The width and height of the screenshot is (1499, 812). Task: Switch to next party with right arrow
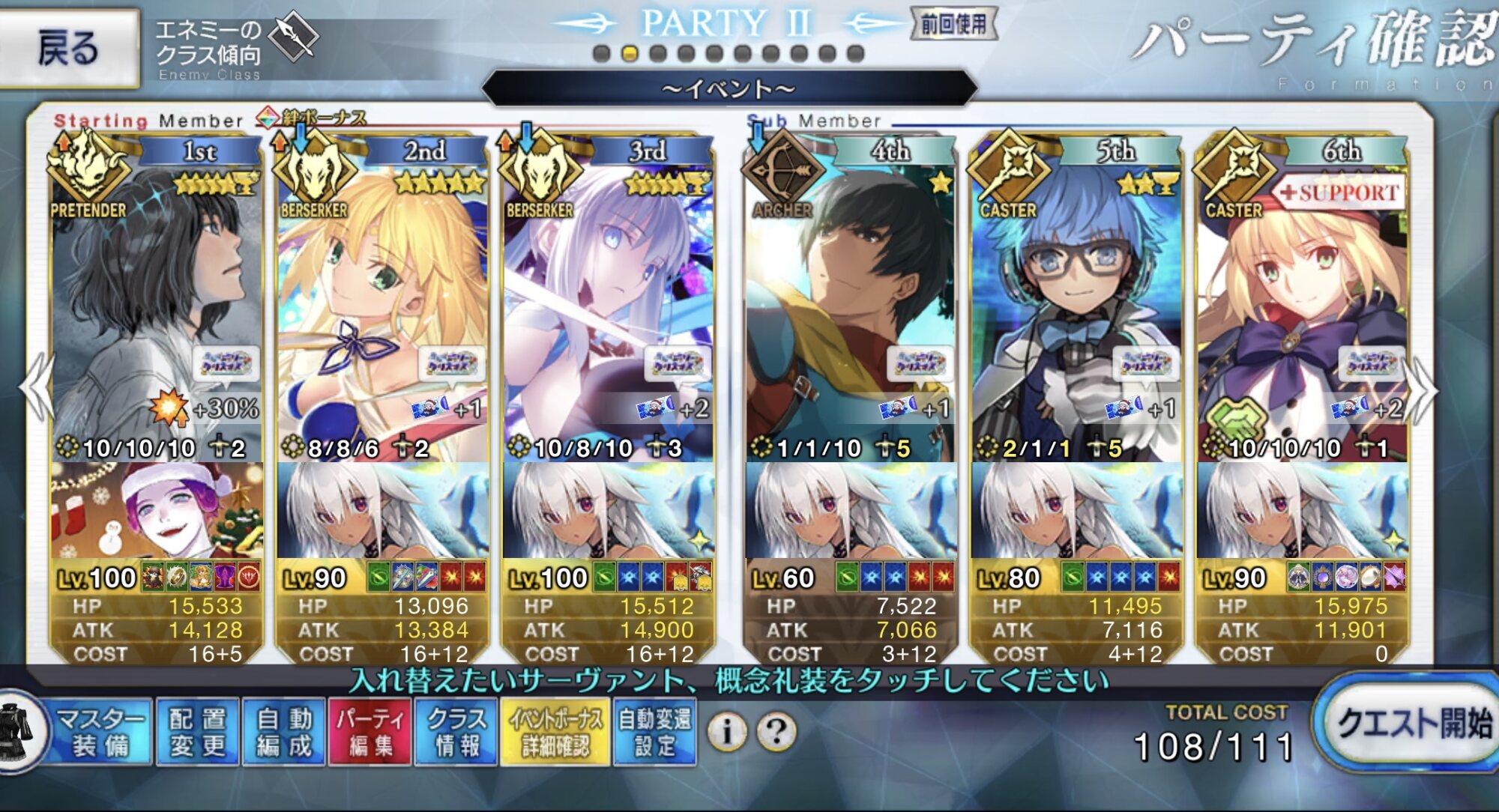click(x=1424, y=390)
